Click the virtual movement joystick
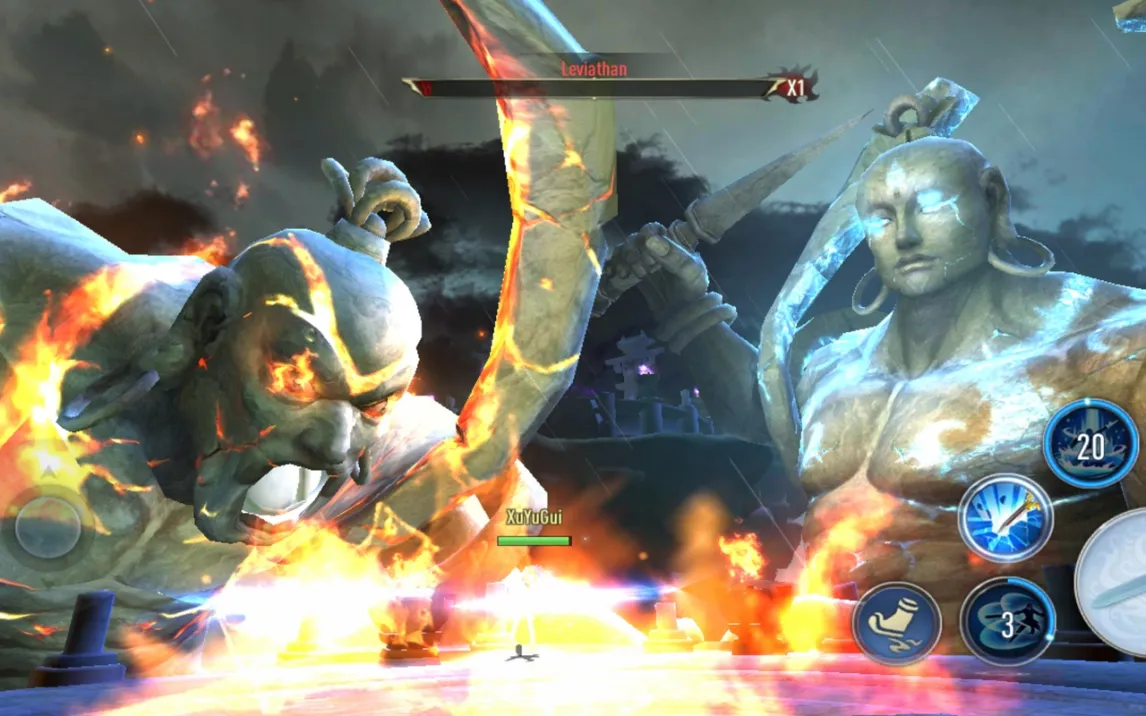This screenshot has width=1146, height=716. tap(48, 526)
